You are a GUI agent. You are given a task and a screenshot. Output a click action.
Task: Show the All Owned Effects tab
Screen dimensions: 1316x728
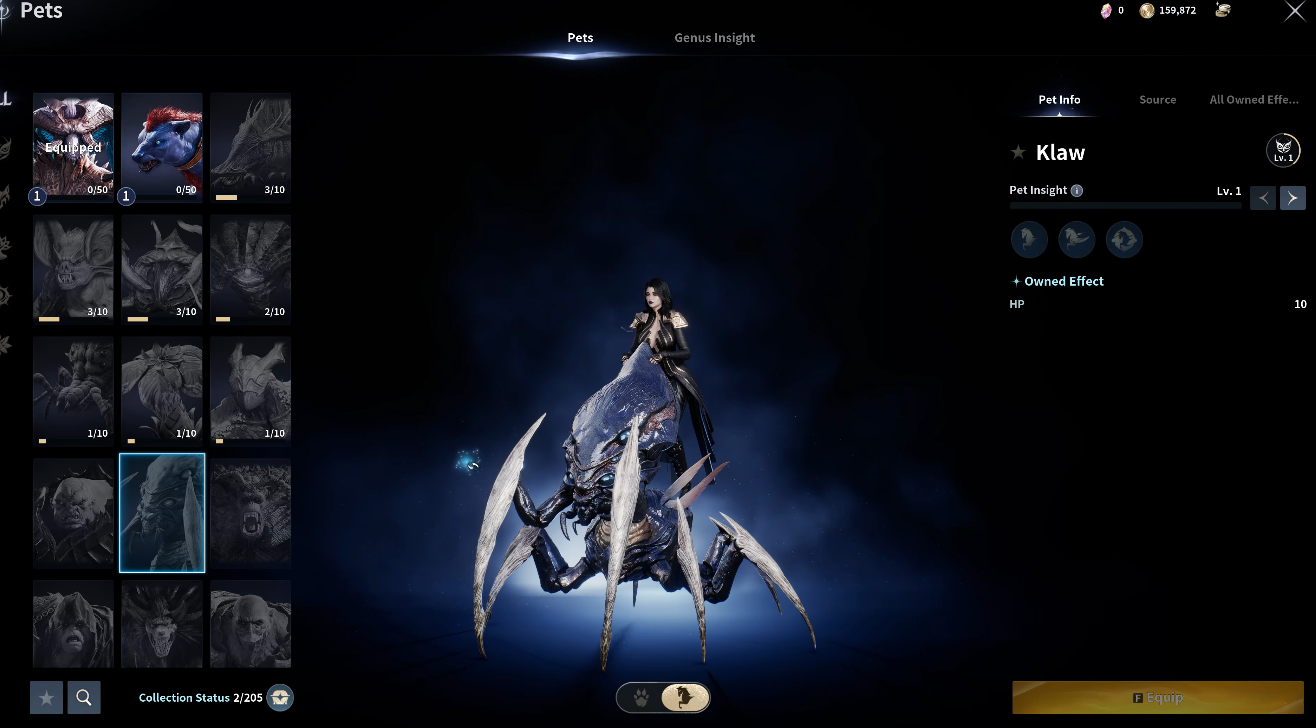point(1253,100)
